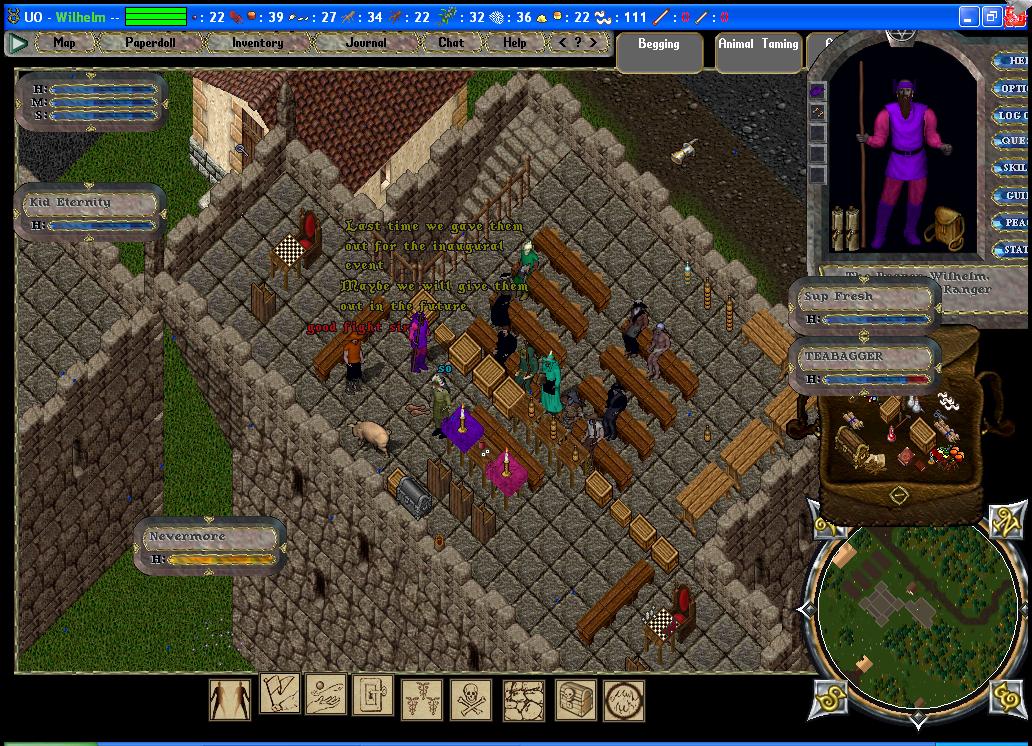Toggle Peace mode on the paperdoll
Image resolution: width=1032 pixels, height=746 pixels.
pyautogui.click(x=1013, y=223)
